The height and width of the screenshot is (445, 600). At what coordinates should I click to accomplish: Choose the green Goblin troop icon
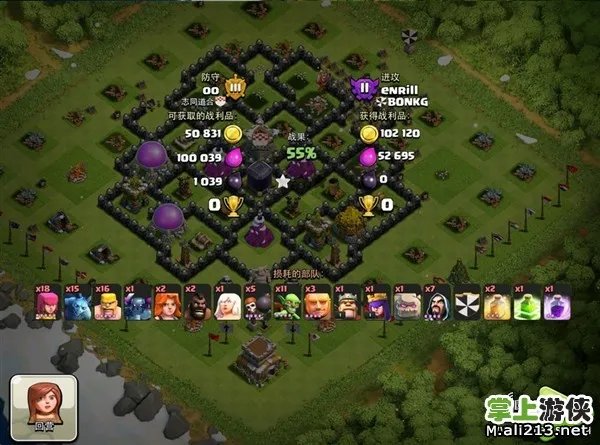(287, 305)
